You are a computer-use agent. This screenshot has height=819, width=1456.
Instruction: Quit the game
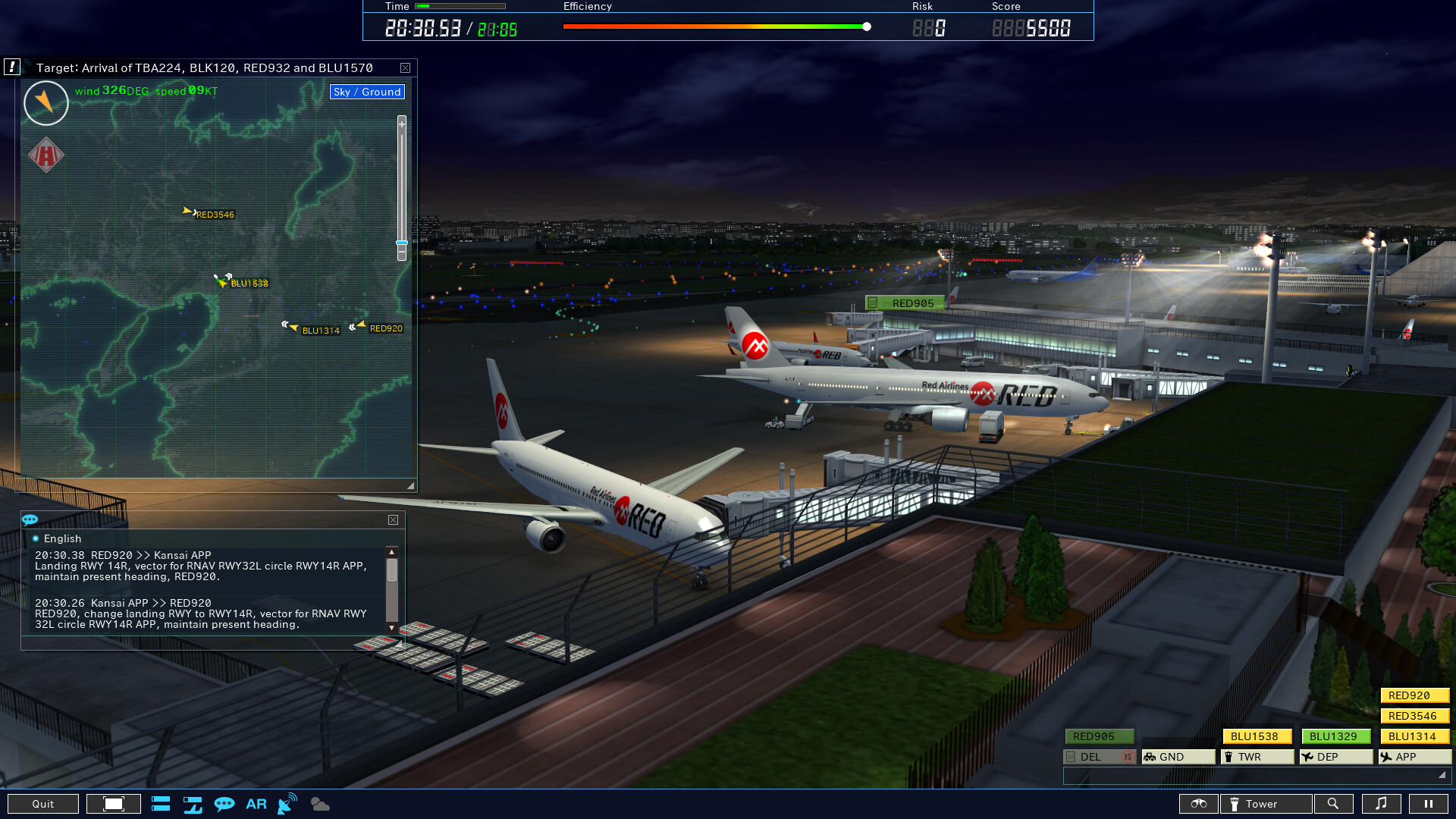(44, 804)
